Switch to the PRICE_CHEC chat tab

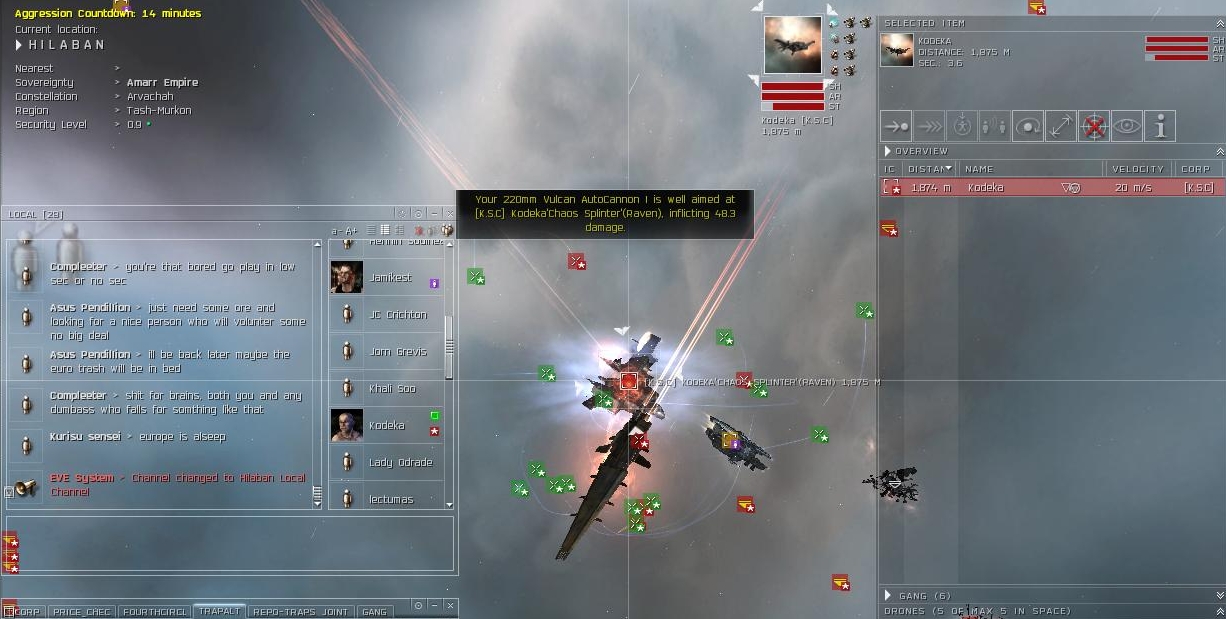(82, 611)
